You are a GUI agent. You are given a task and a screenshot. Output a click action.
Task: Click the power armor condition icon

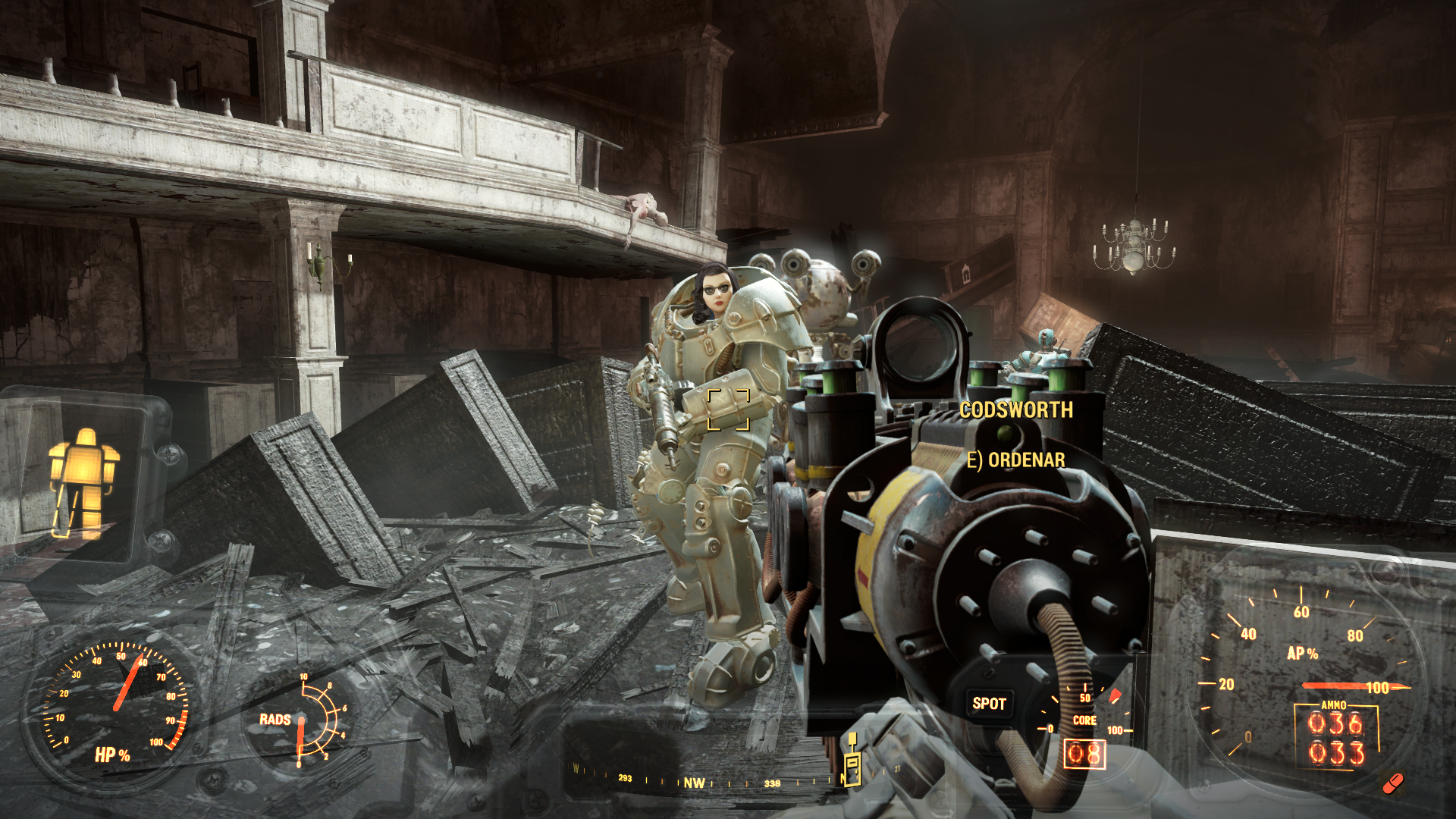pyautogui.click(x=83, y=483)
